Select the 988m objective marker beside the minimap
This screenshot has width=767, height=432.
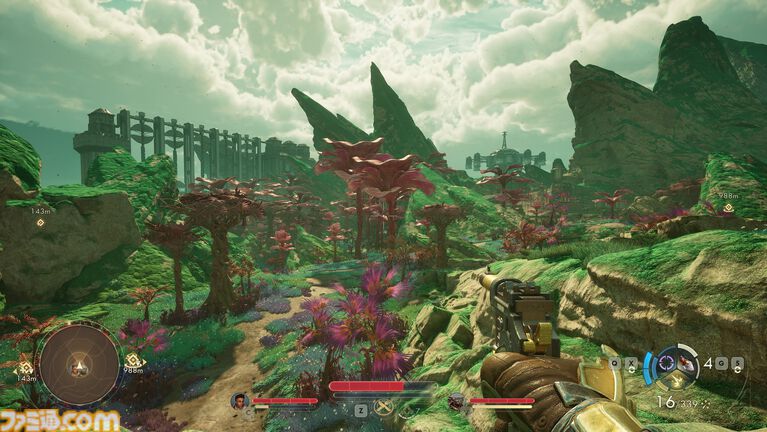(132, 361)
